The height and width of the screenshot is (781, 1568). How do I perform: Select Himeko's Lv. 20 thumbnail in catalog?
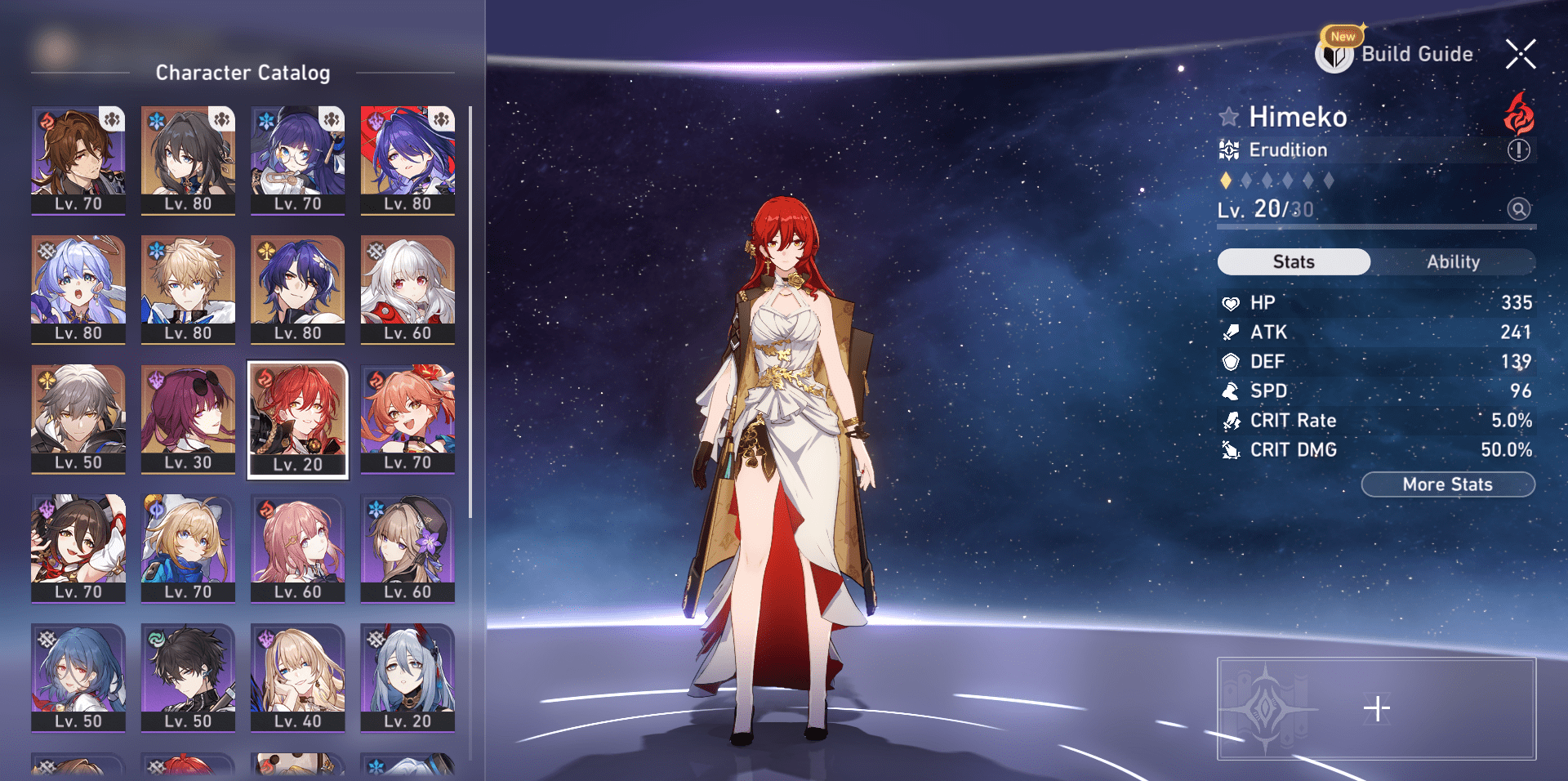coord(297,419)
